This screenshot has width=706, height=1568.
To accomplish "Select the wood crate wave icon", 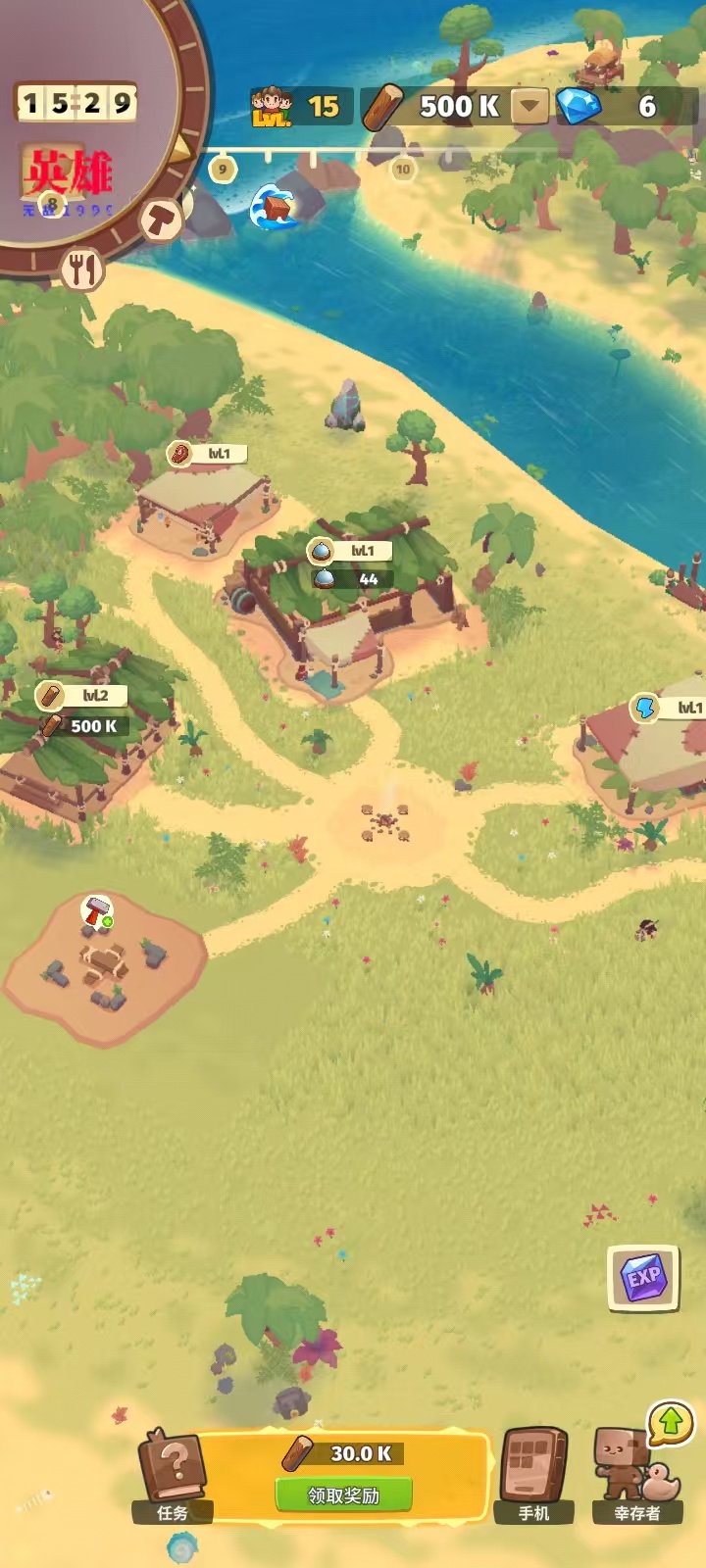I will pyautogui.click(x=274, y=207).
